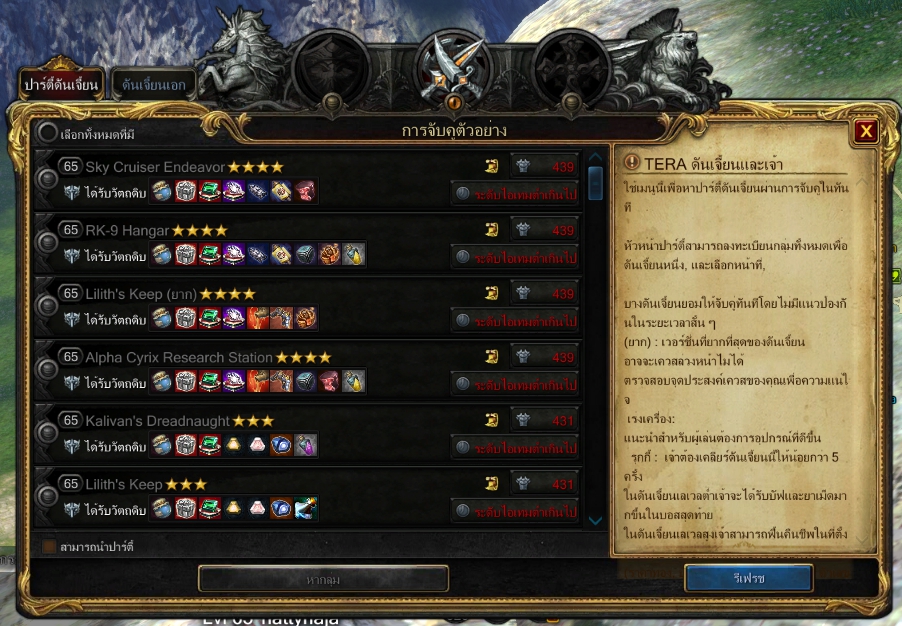Toggle item-level option for RK-9 Hangar
Screen dimensions: 902x626
(463, 257)
